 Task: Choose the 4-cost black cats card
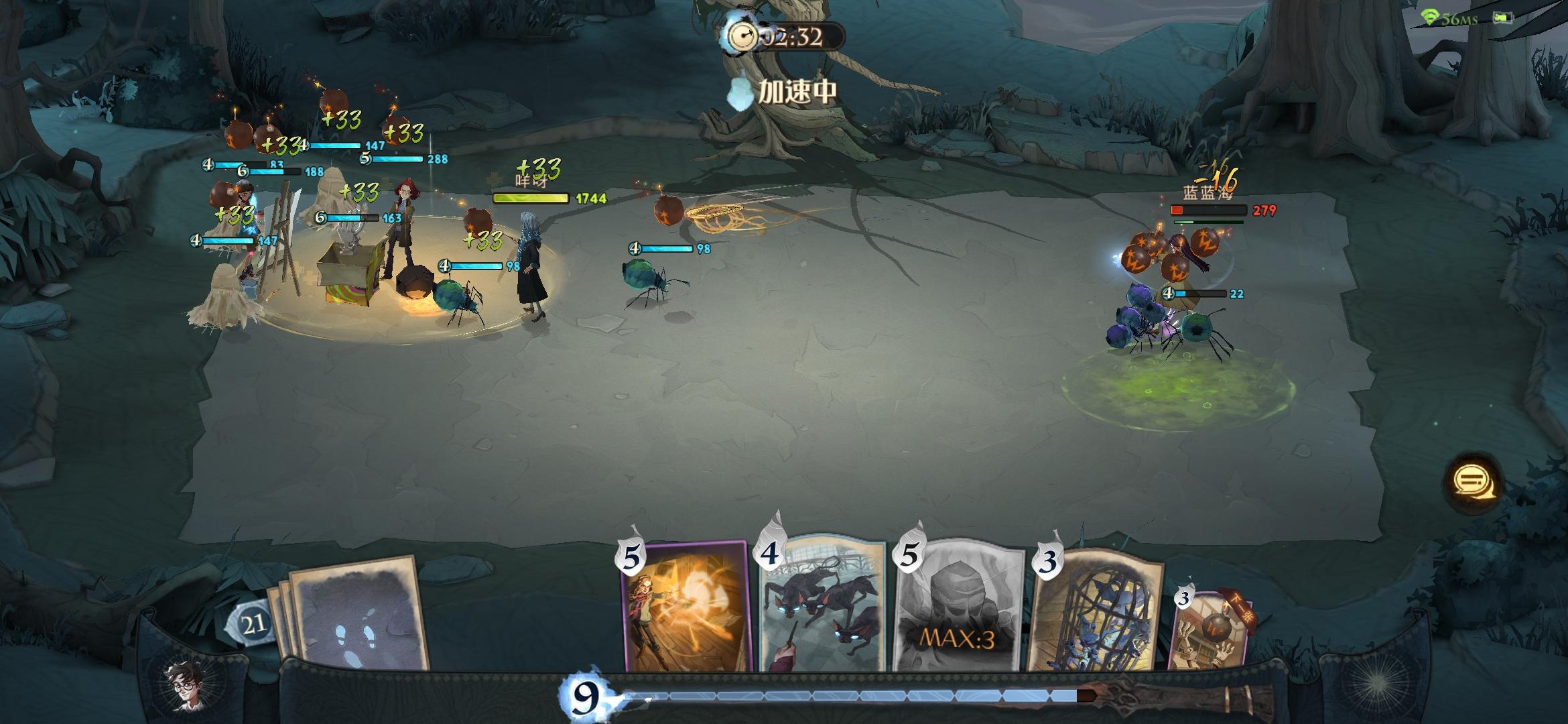coord(824,607)
